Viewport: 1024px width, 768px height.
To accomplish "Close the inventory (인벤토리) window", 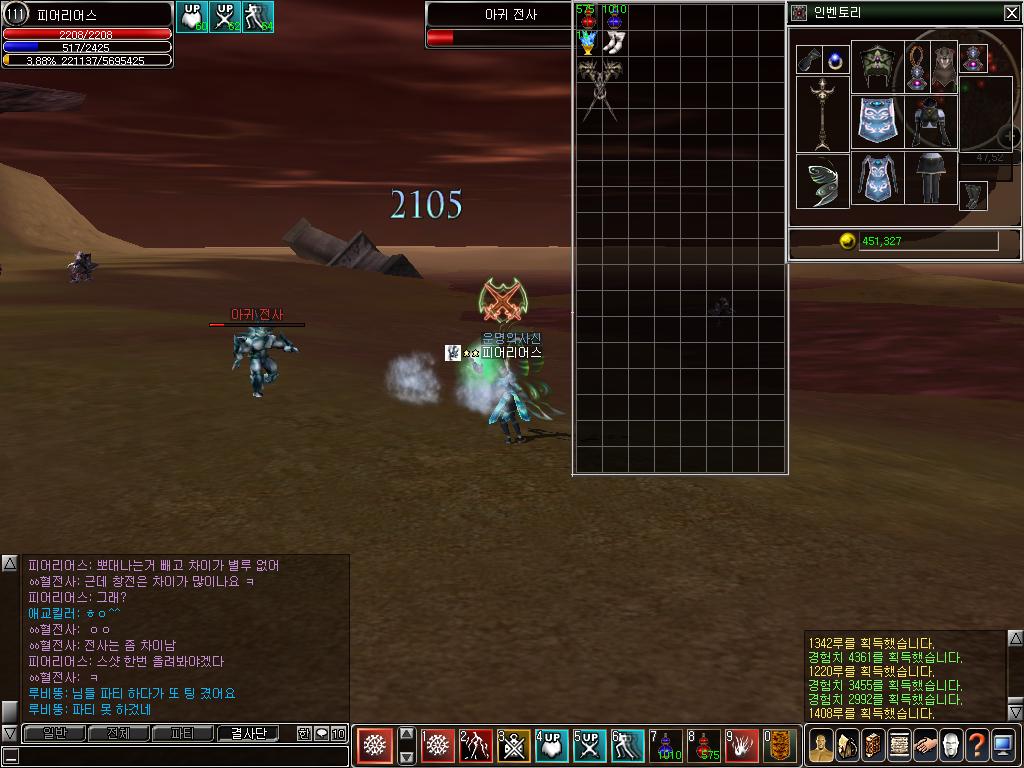I will point(1011,13).
